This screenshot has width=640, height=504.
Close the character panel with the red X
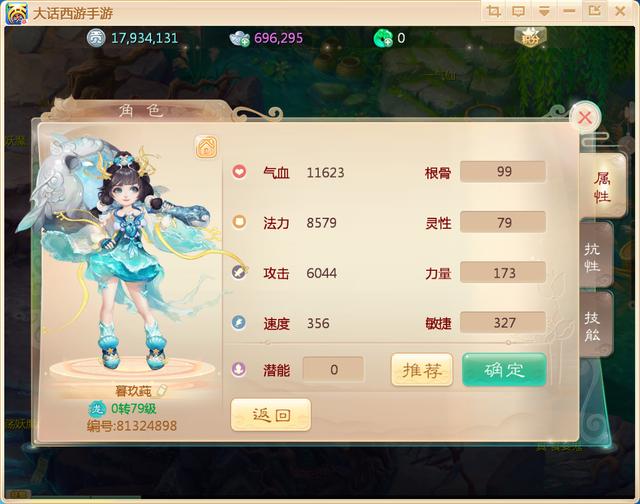pos(585,118)
